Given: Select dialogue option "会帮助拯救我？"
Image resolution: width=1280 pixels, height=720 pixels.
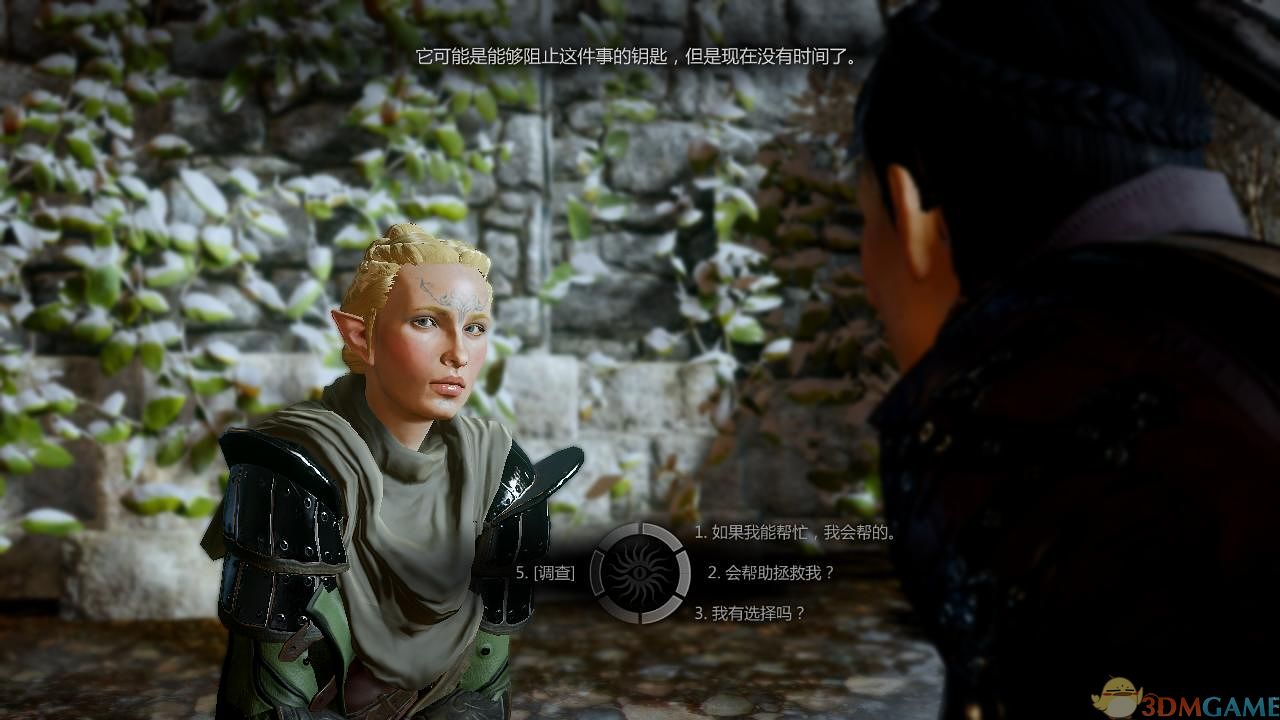Looking at the screenshot, I should point(771,573).
